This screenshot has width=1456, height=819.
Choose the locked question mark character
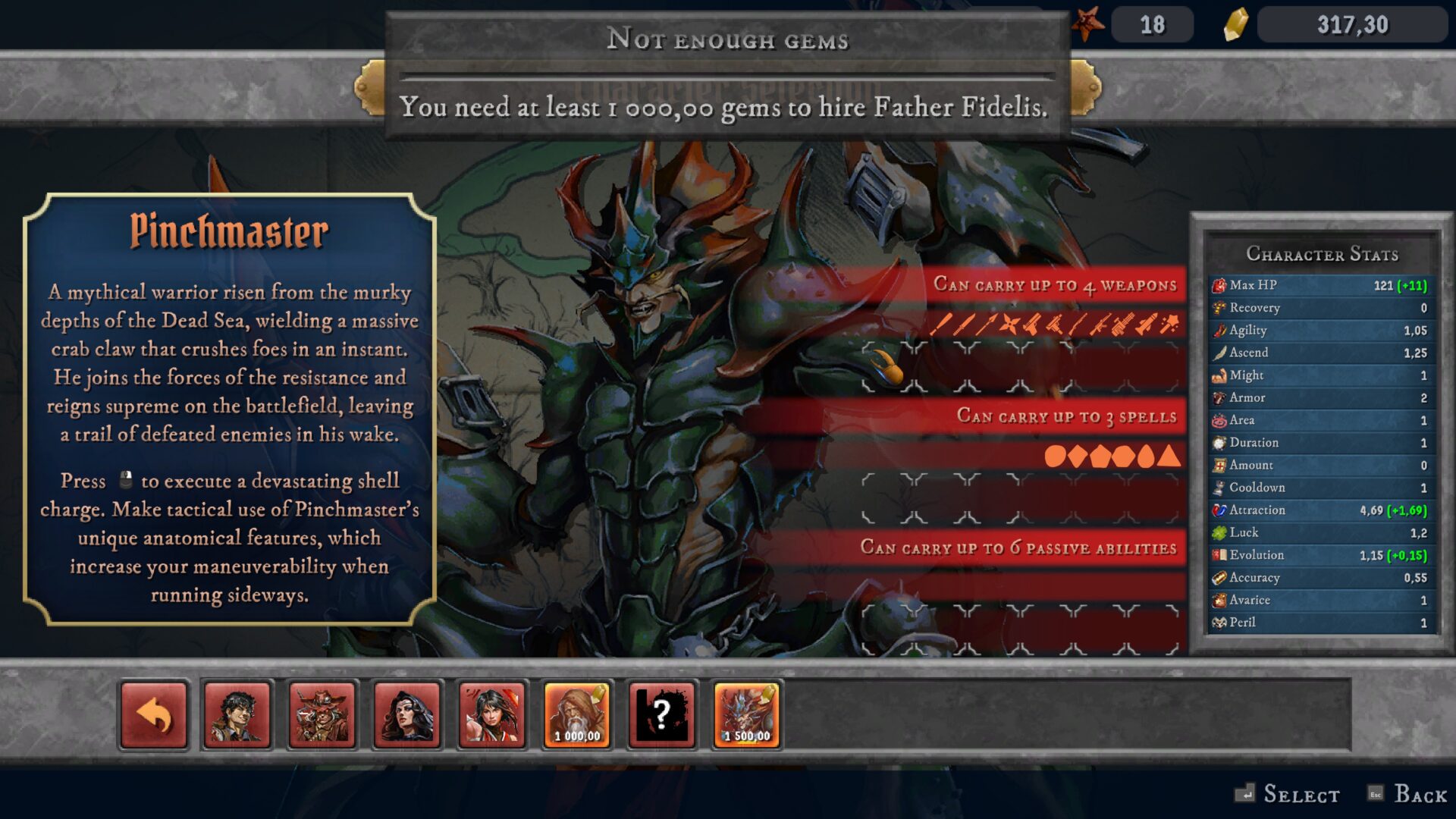click(662, 715)
